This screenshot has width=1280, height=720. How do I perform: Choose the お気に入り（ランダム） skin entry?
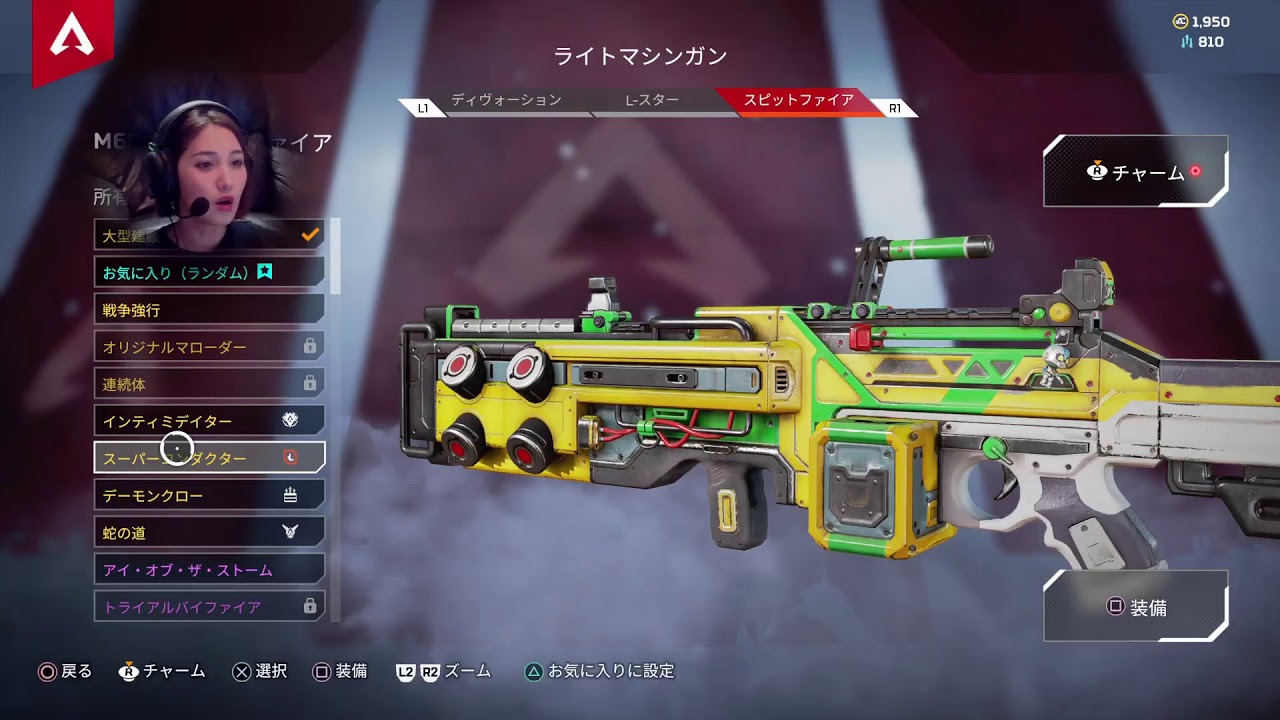209,271
